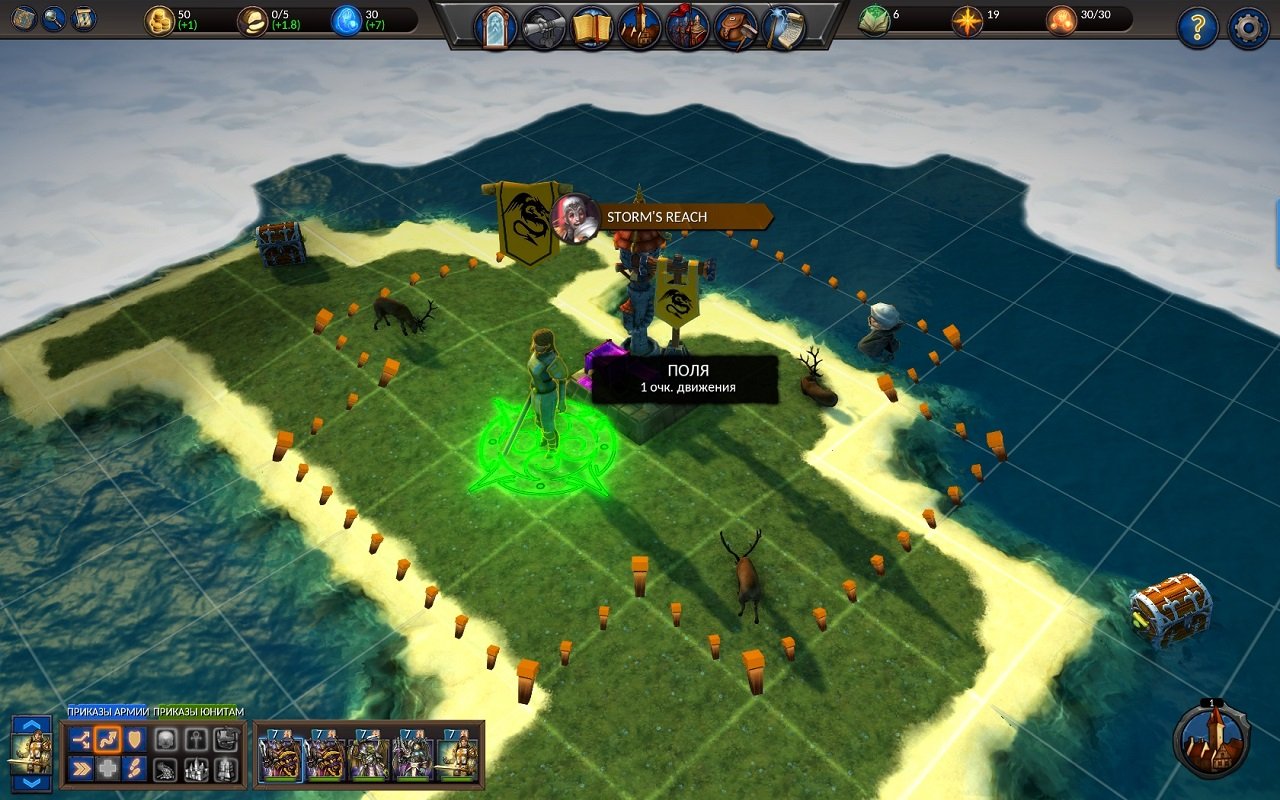Viewport: 1280px width, 800px height.
Task: Open the armies overview red banner icon
Action: coord(687,28)
